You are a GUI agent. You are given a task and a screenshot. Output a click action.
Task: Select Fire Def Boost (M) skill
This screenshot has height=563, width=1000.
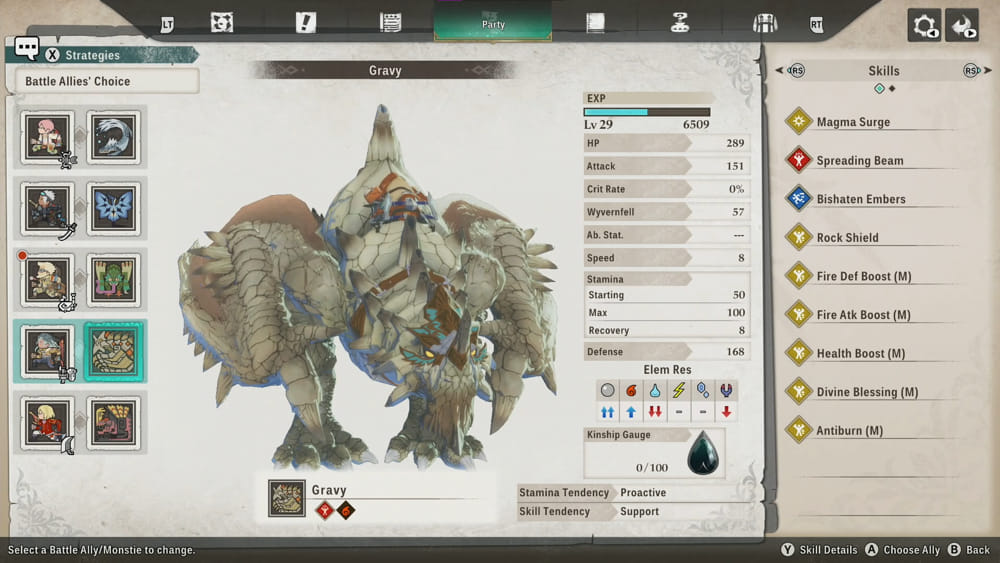pyautogui.click(x=863, y=276)
